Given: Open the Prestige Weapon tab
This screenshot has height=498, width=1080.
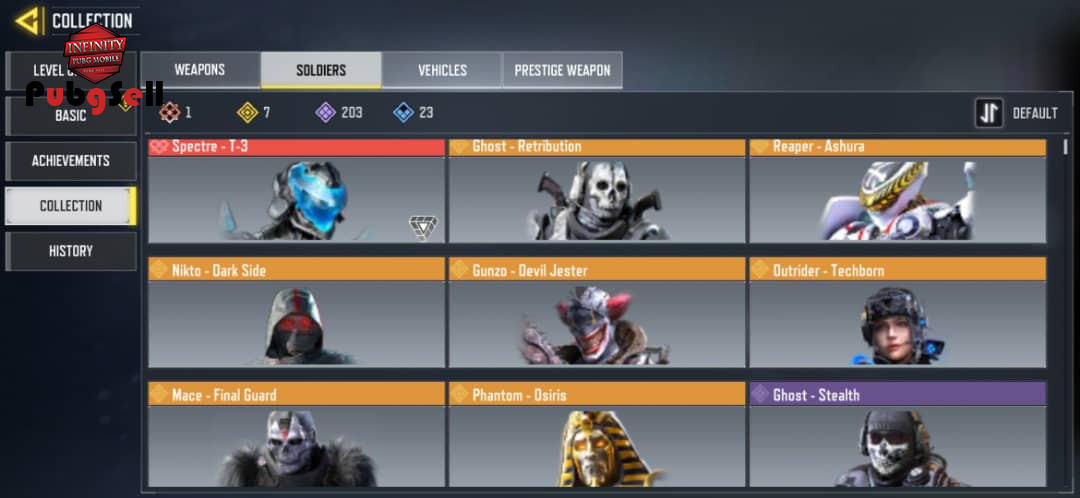Looking at the screenshot, I should click(x=562, y=70).
